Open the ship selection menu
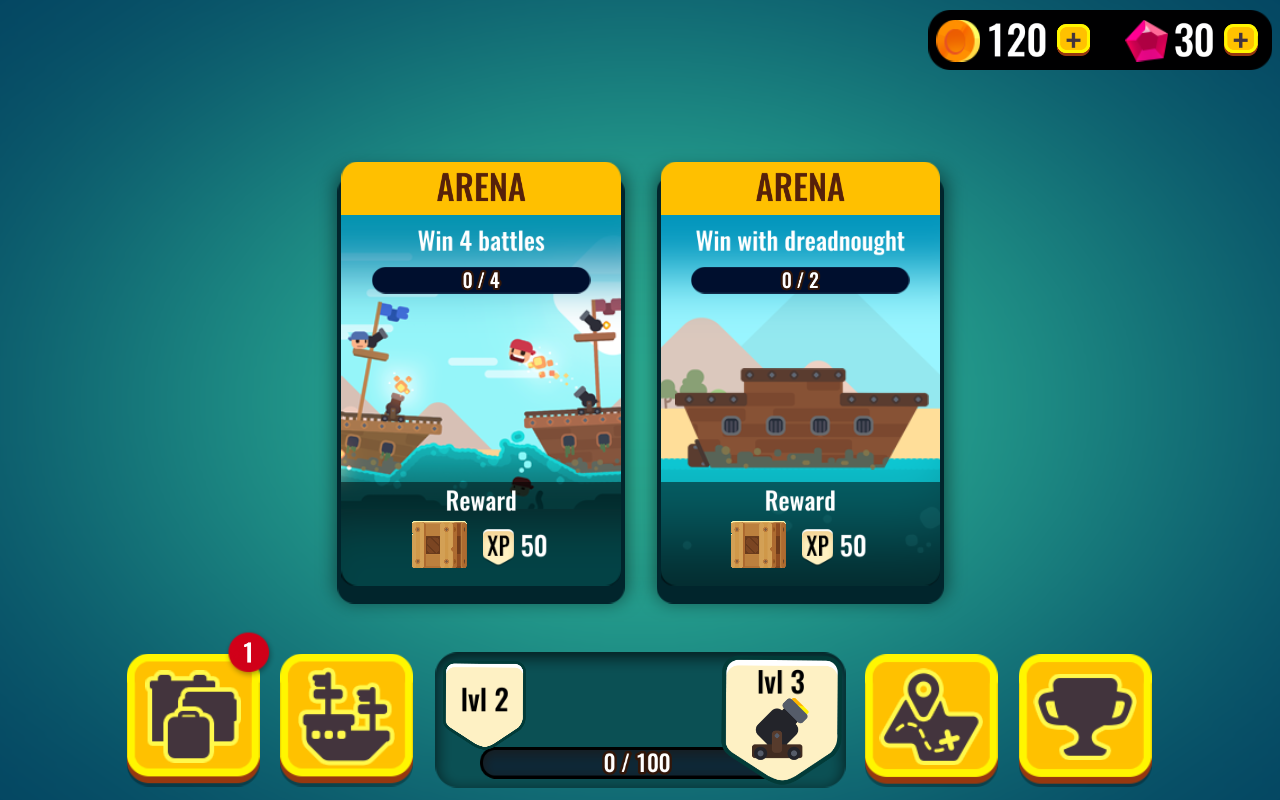 (346, 716)
